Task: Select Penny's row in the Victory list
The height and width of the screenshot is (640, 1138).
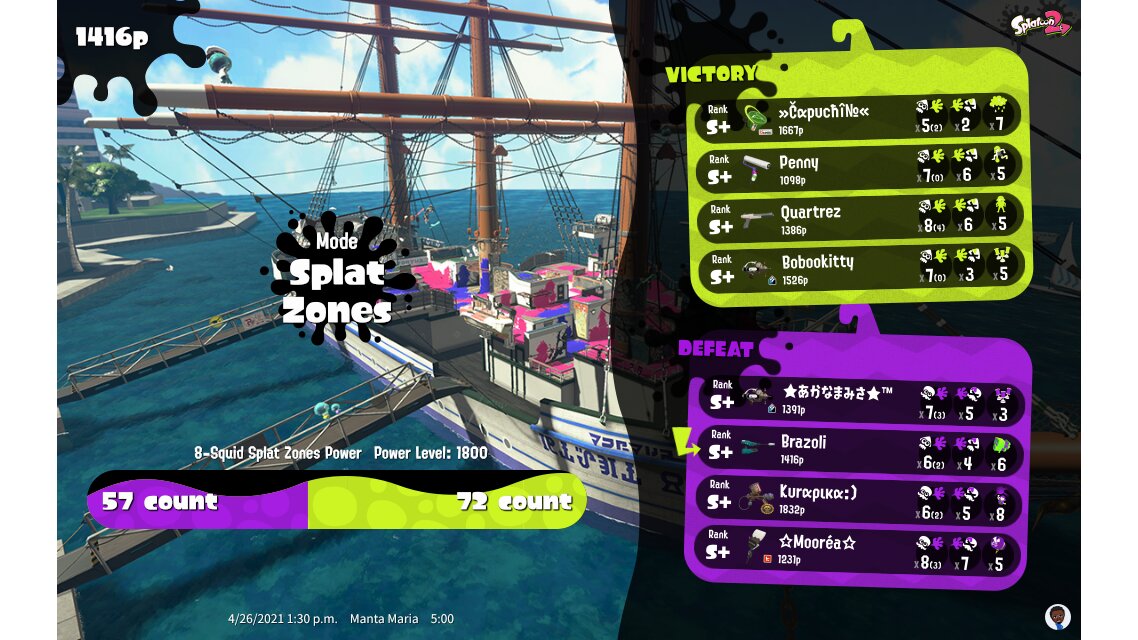Action: (860, 167)
